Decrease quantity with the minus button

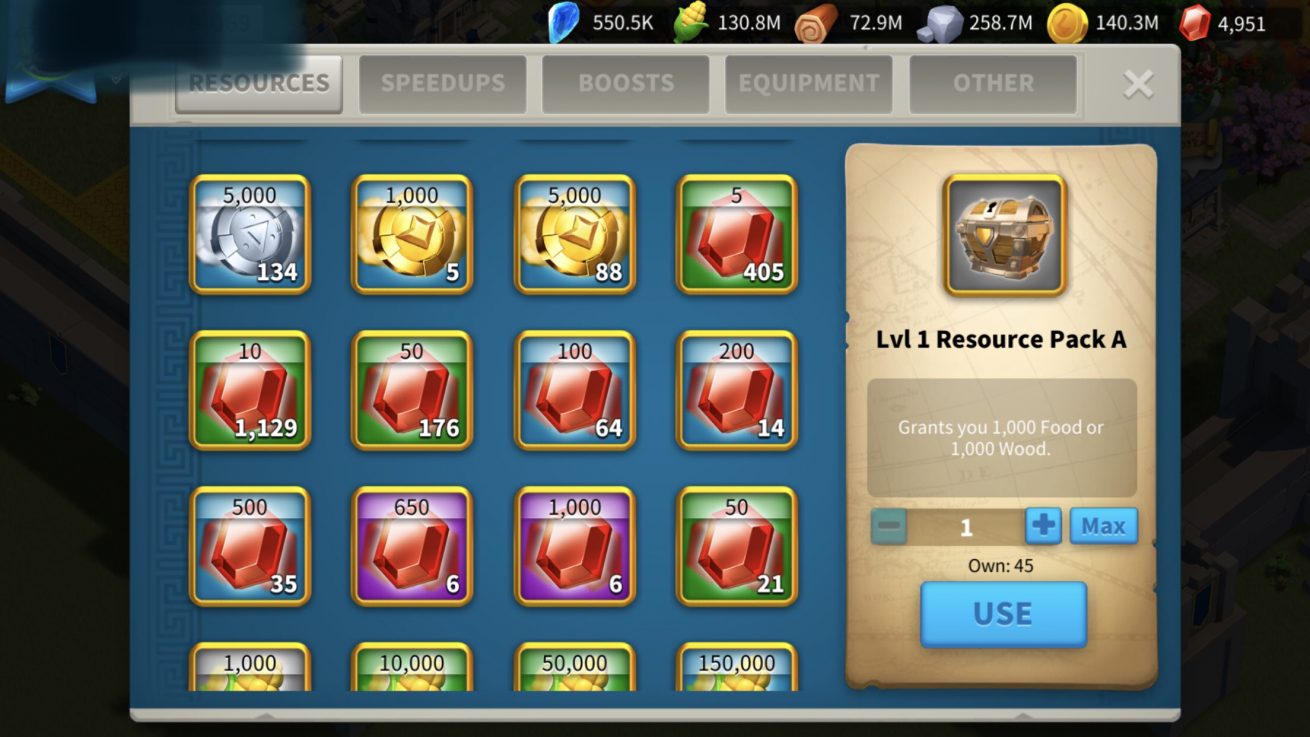pyautogui.click(x=889, y=526)
